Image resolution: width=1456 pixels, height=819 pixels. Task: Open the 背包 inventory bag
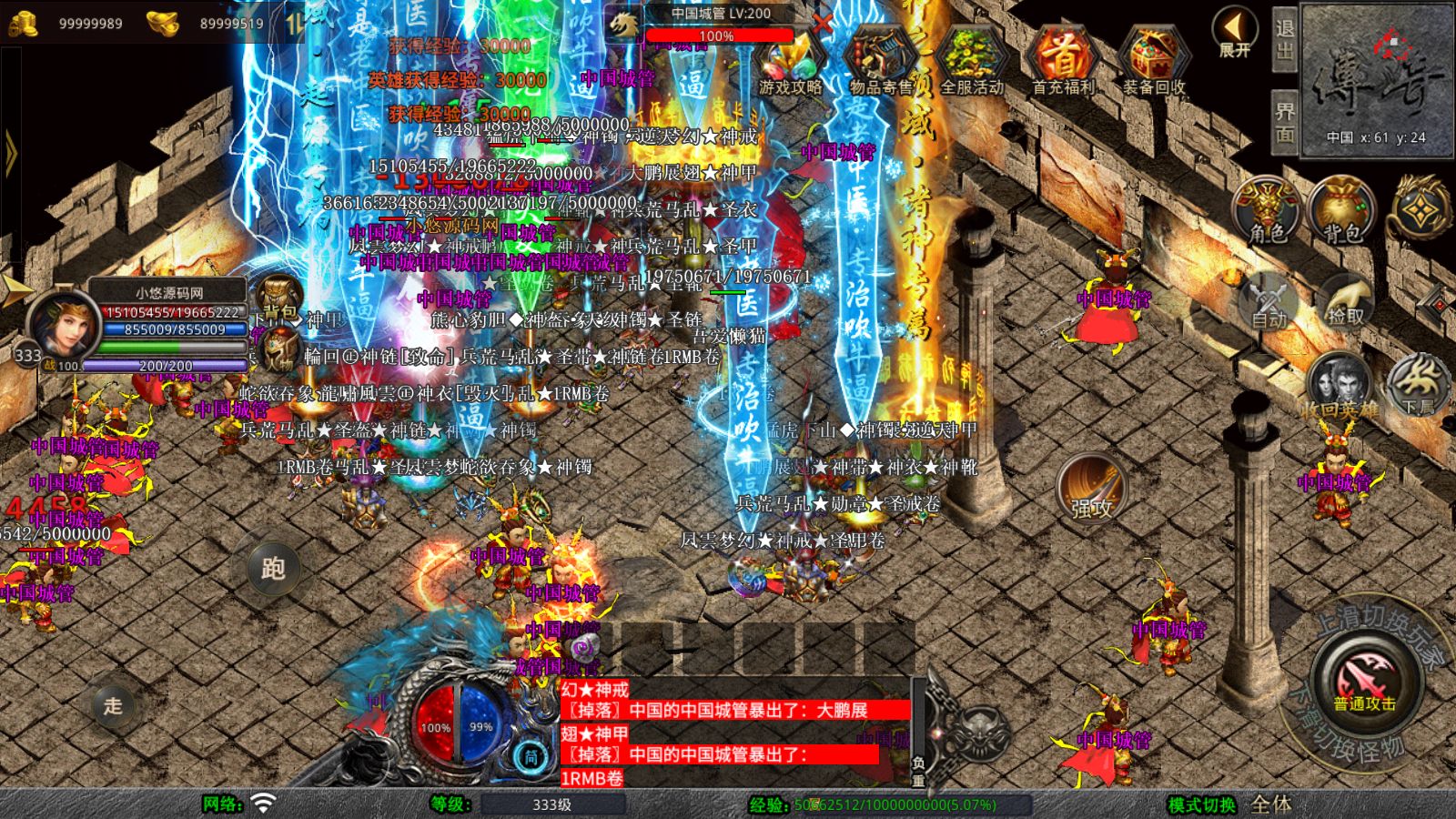click(1338, 207)
